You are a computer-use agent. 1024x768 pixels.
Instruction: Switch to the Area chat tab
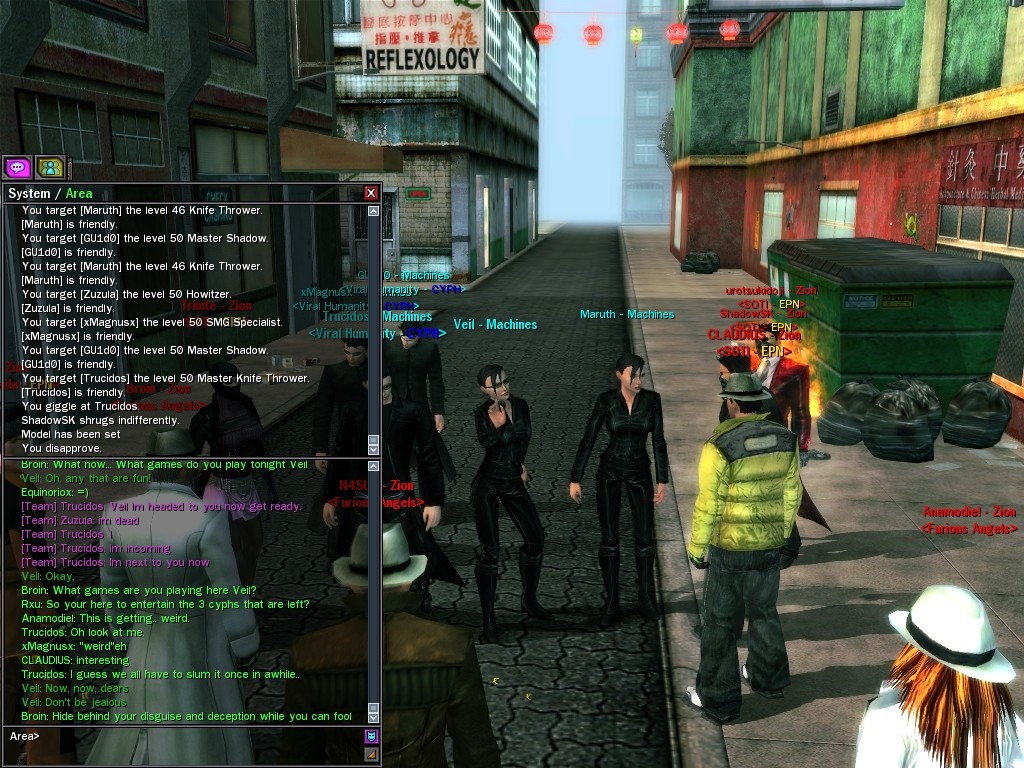coord(79,193)
